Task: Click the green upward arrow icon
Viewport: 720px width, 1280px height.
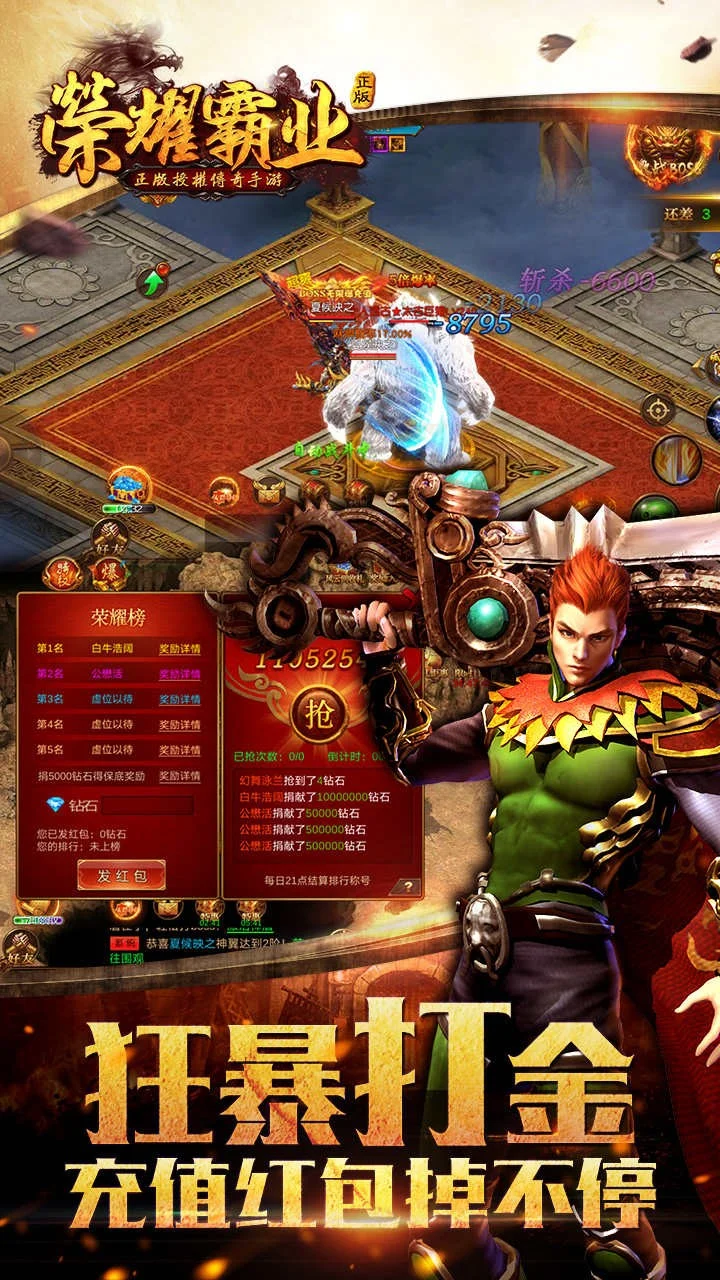Action: click(152, 282)
